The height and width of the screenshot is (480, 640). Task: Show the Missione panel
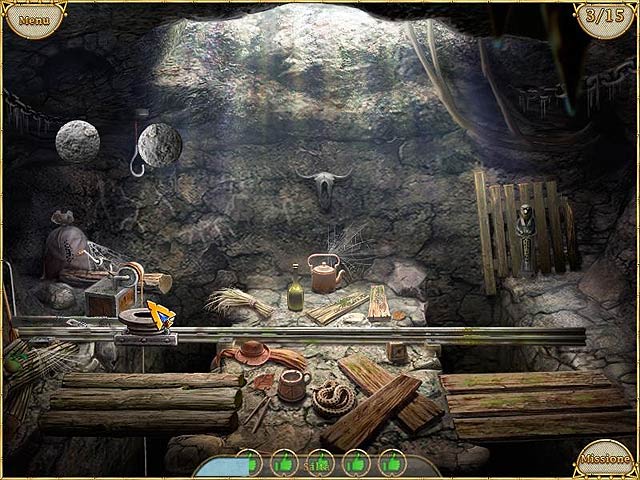606,460
